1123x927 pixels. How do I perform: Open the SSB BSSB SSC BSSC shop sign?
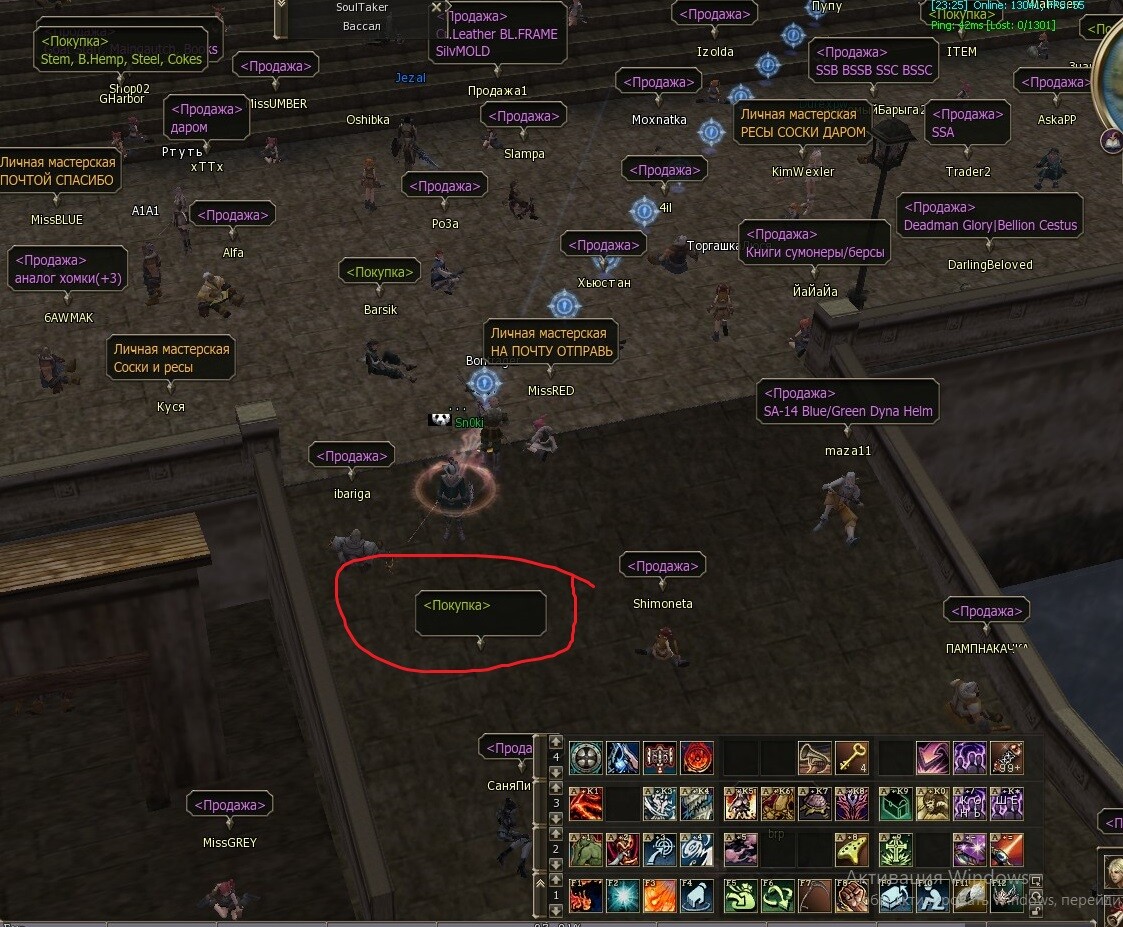click(874, 62)
